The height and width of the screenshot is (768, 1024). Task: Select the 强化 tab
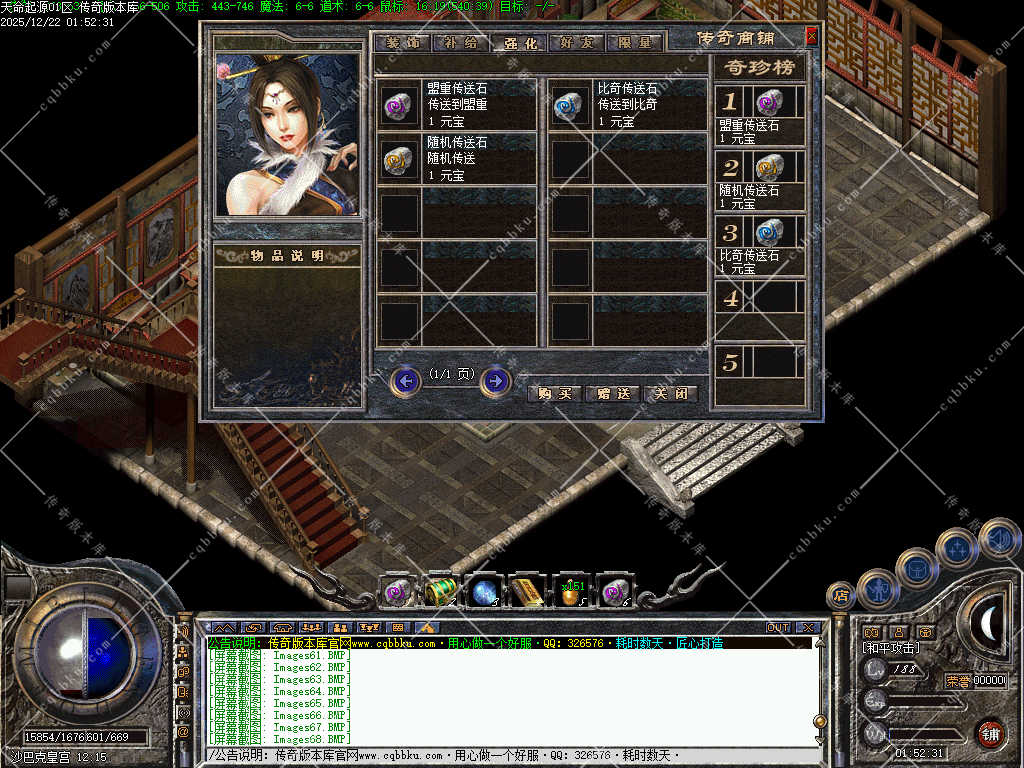tap(520, 43)
